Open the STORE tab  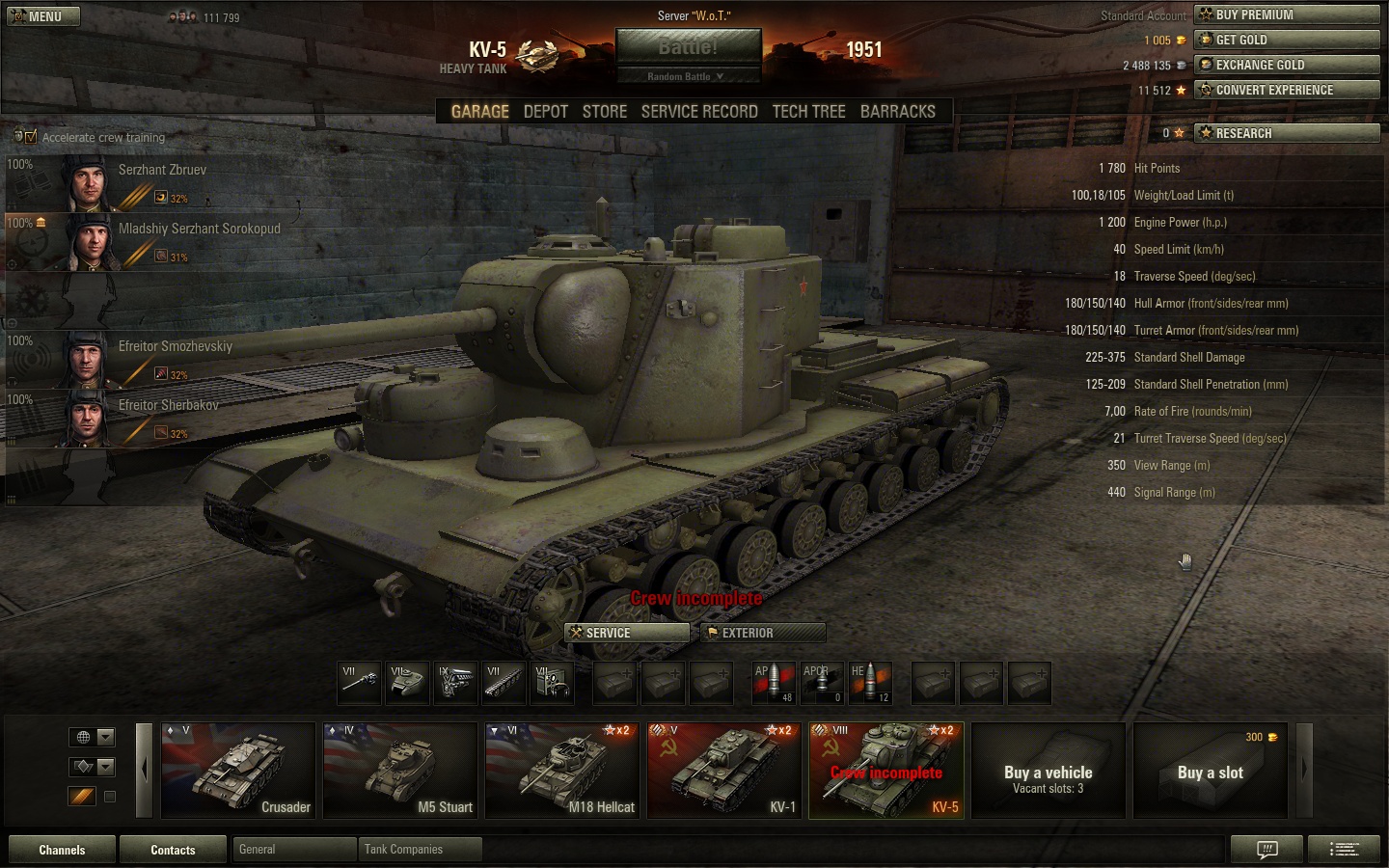[x=605, y=112]
